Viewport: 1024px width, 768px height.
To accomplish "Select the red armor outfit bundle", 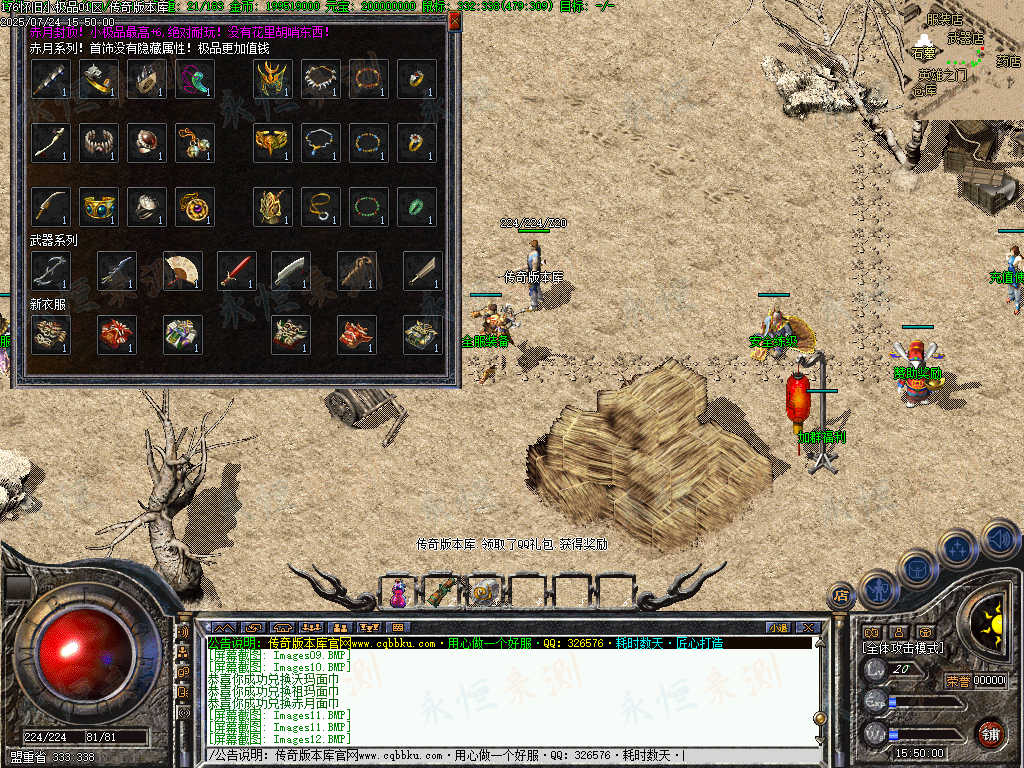I will click(117, 334).
